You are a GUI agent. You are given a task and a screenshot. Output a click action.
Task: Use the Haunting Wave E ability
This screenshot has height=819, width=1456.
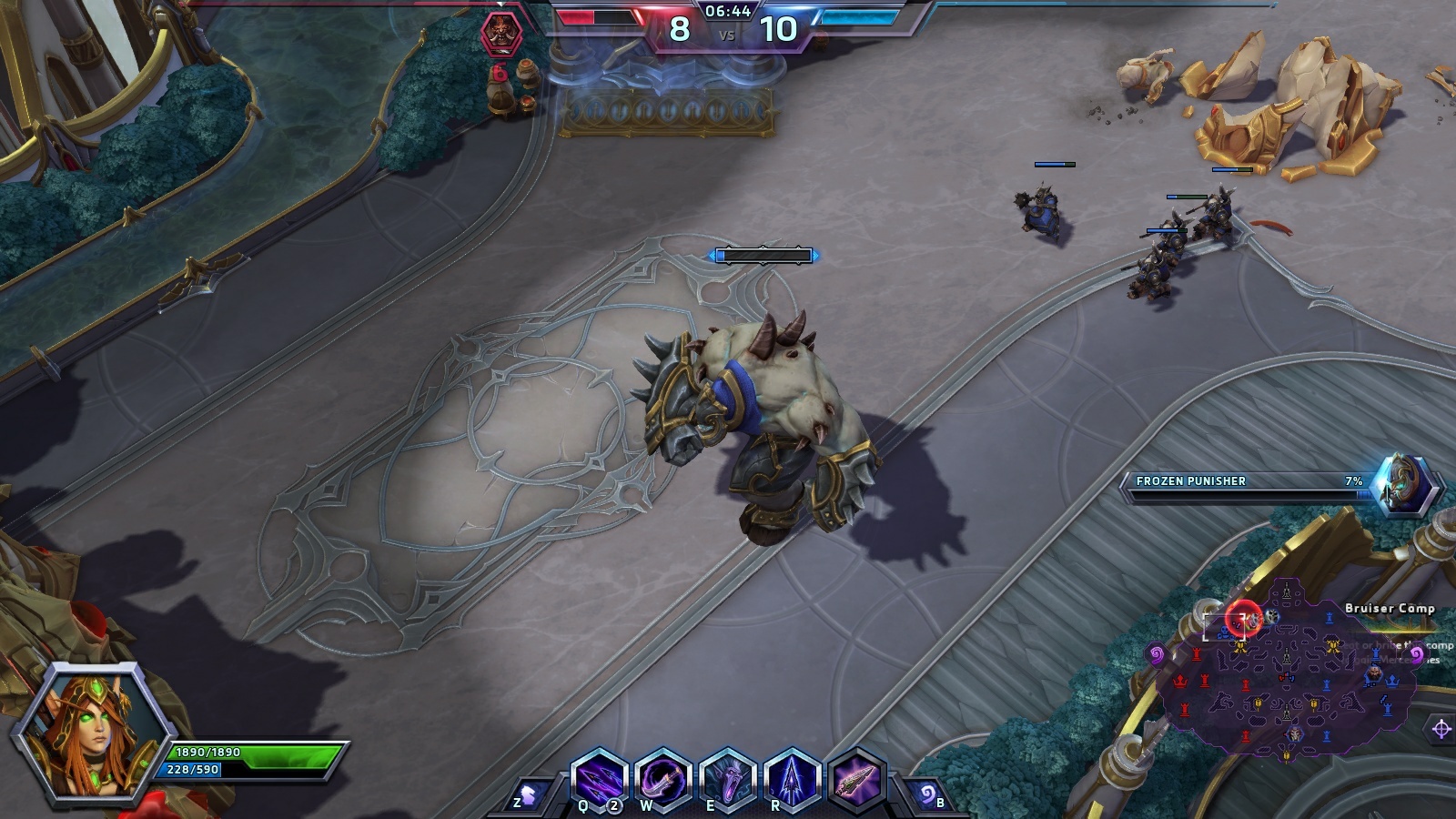tap(729, 779)
